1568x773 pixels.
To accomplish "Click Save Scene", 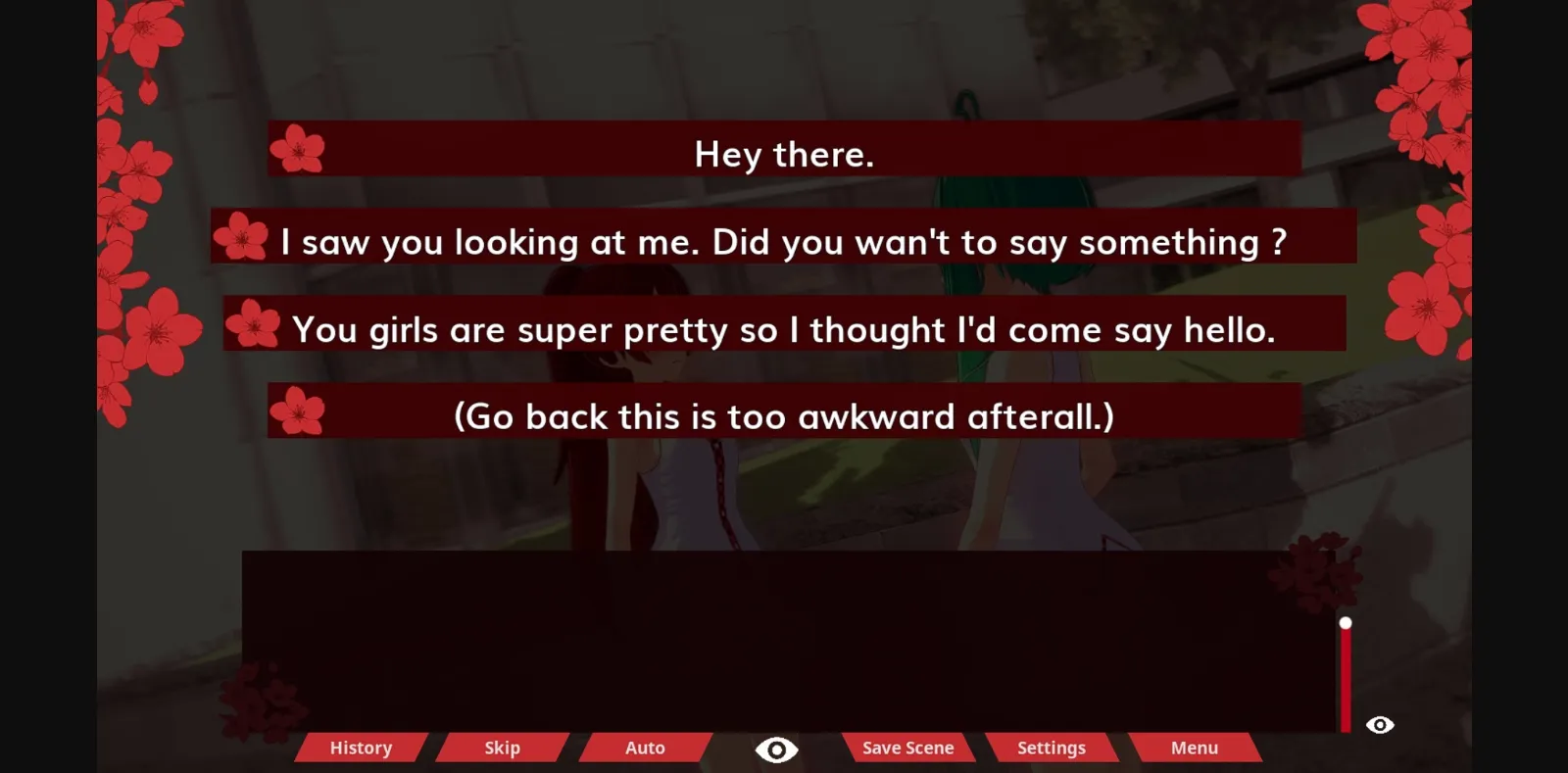I will (906, 748).
